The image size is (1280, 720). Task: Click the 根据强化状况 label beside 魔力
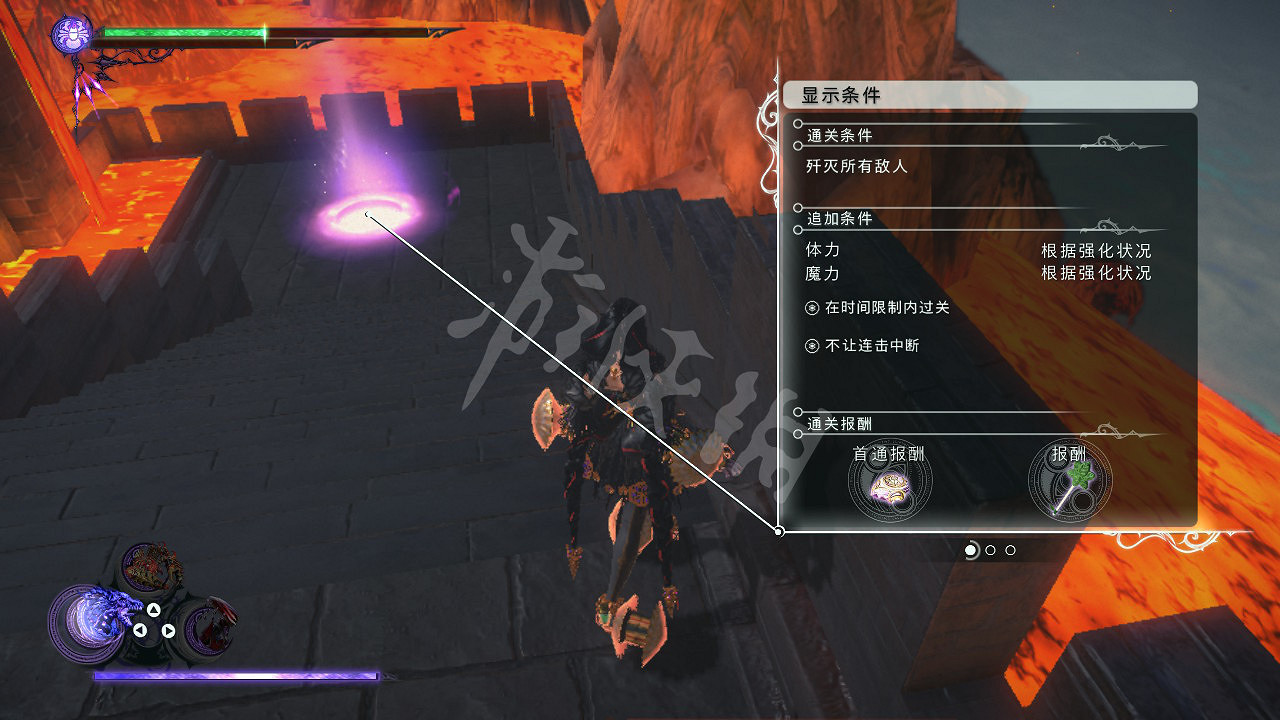[1098, 273]
